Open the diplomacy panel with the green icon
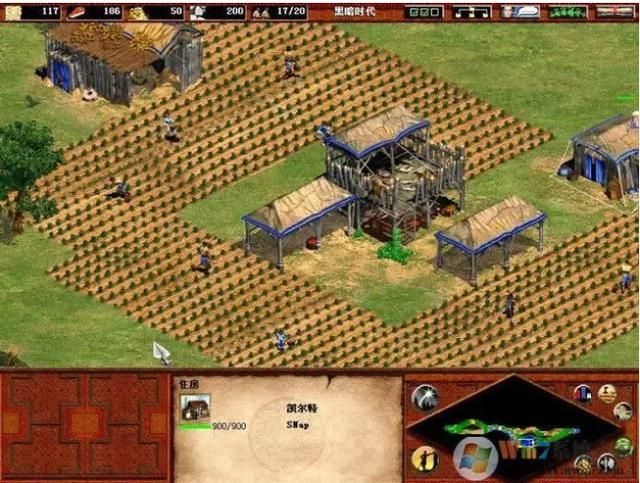 pyautogui.click(x=568, y=11)
